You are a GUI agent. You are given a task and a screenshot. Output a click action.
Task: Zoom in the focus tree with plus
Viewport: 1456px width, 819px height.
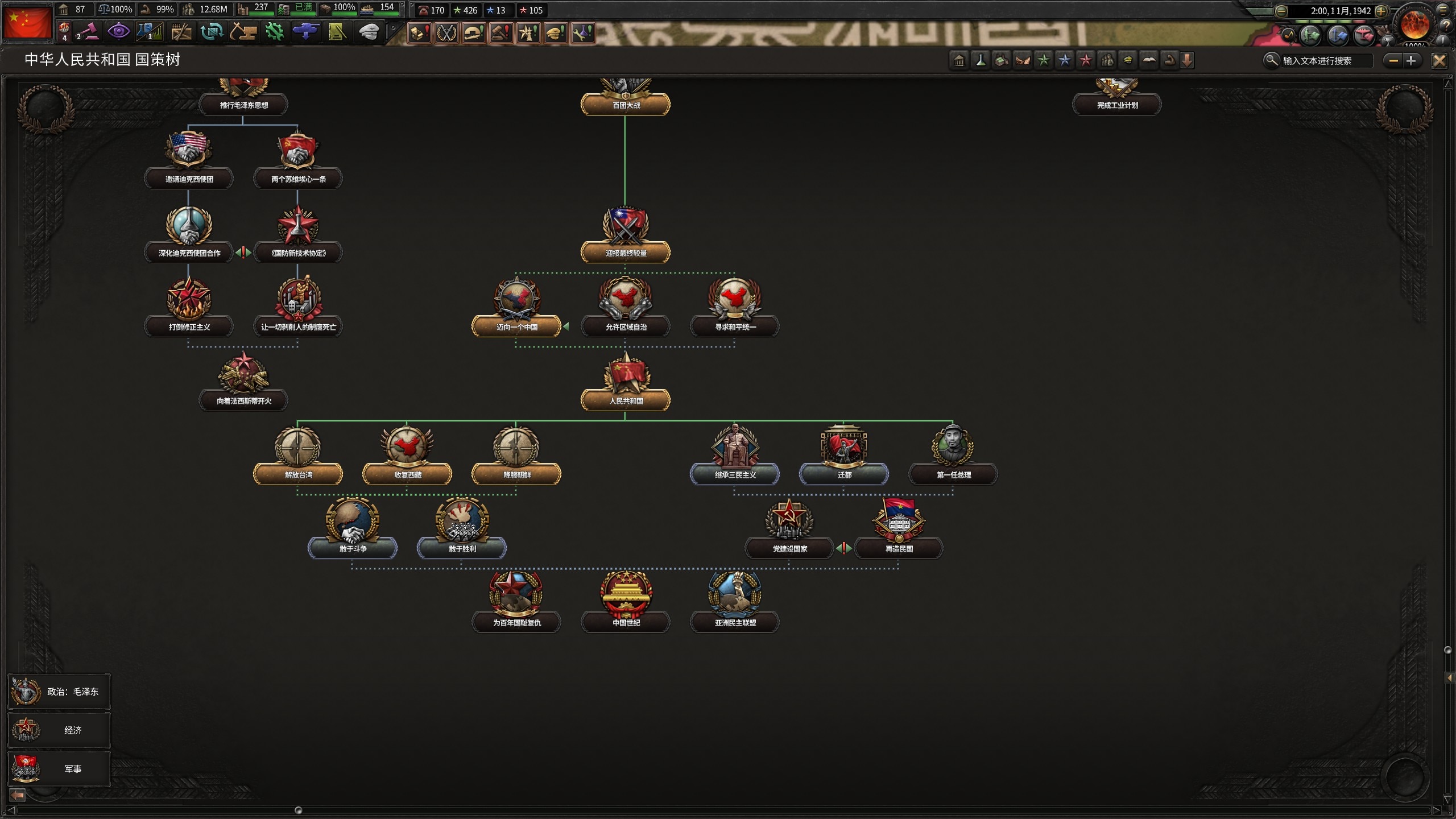click(x=1411, y=60)
